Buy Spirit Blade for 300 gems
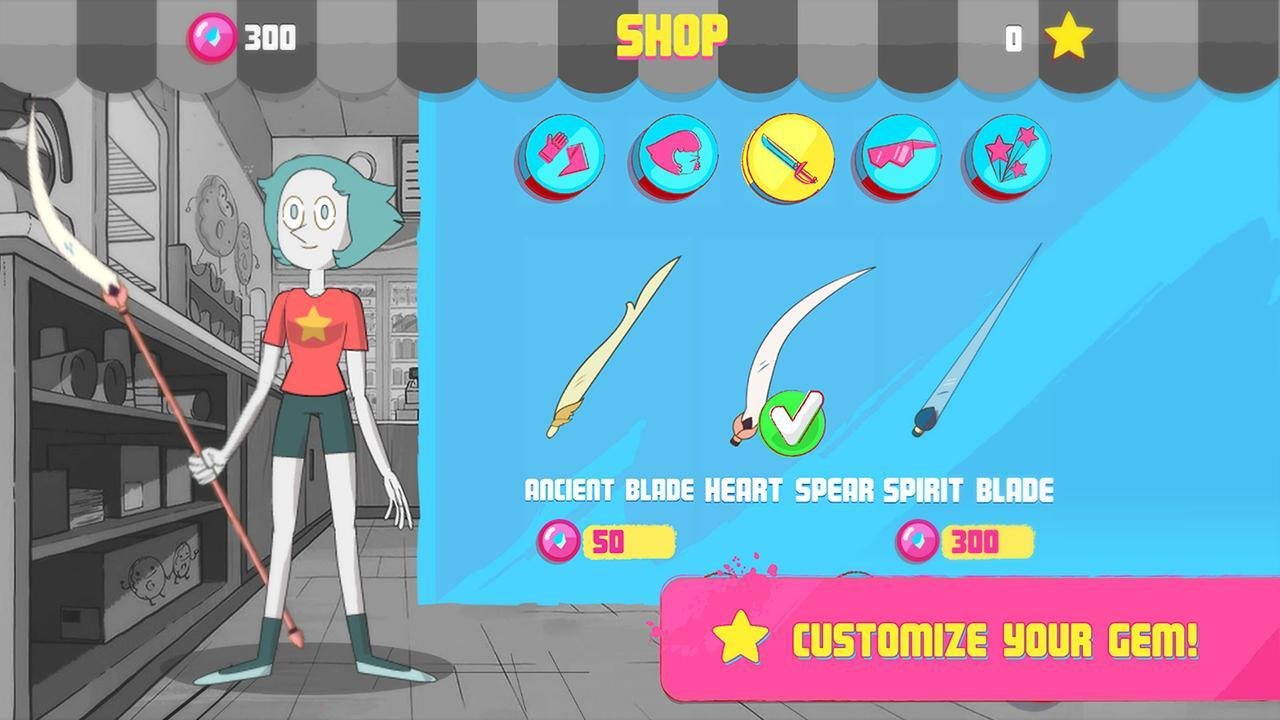 [x=966, y=542]
